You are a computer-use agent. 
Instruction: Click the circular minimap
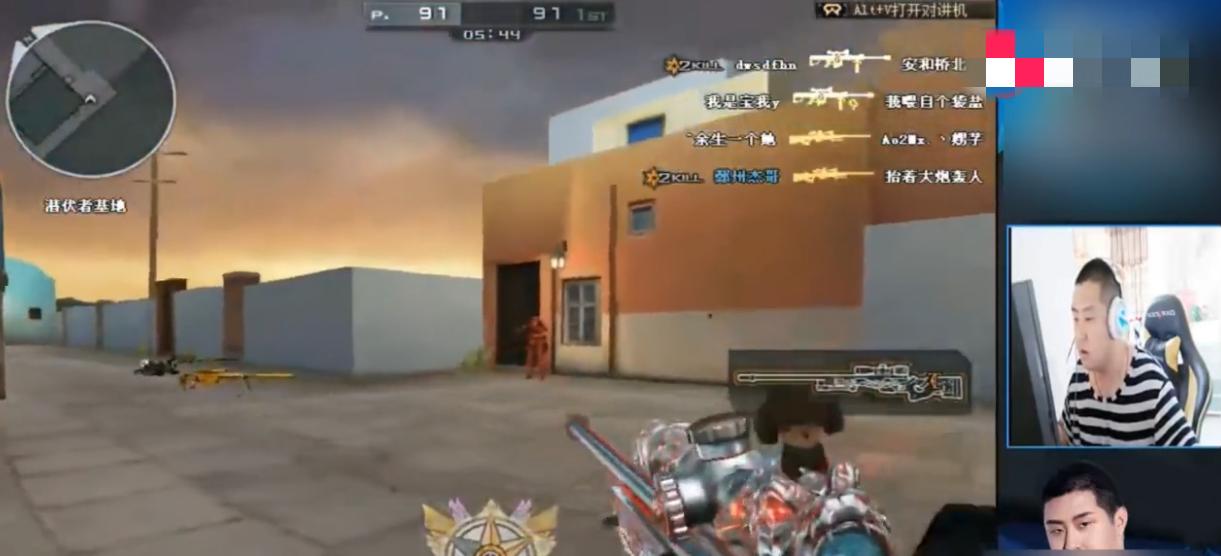pyautogui.click(x=91, y=99)
